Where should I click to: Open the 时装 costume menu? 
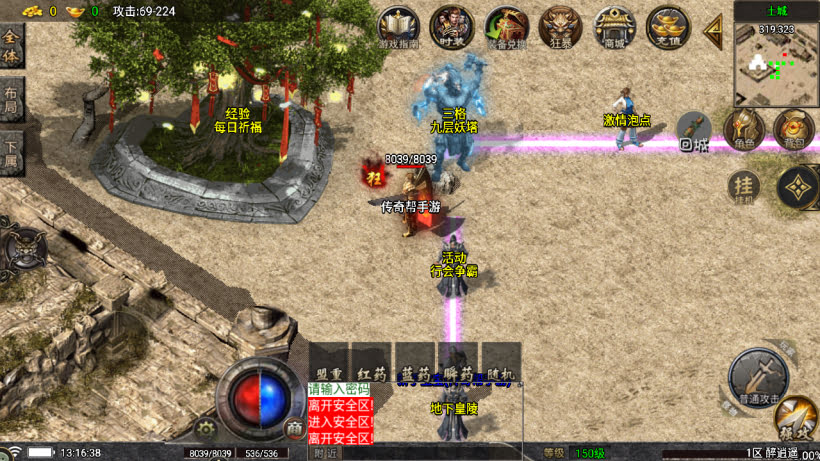451,27
